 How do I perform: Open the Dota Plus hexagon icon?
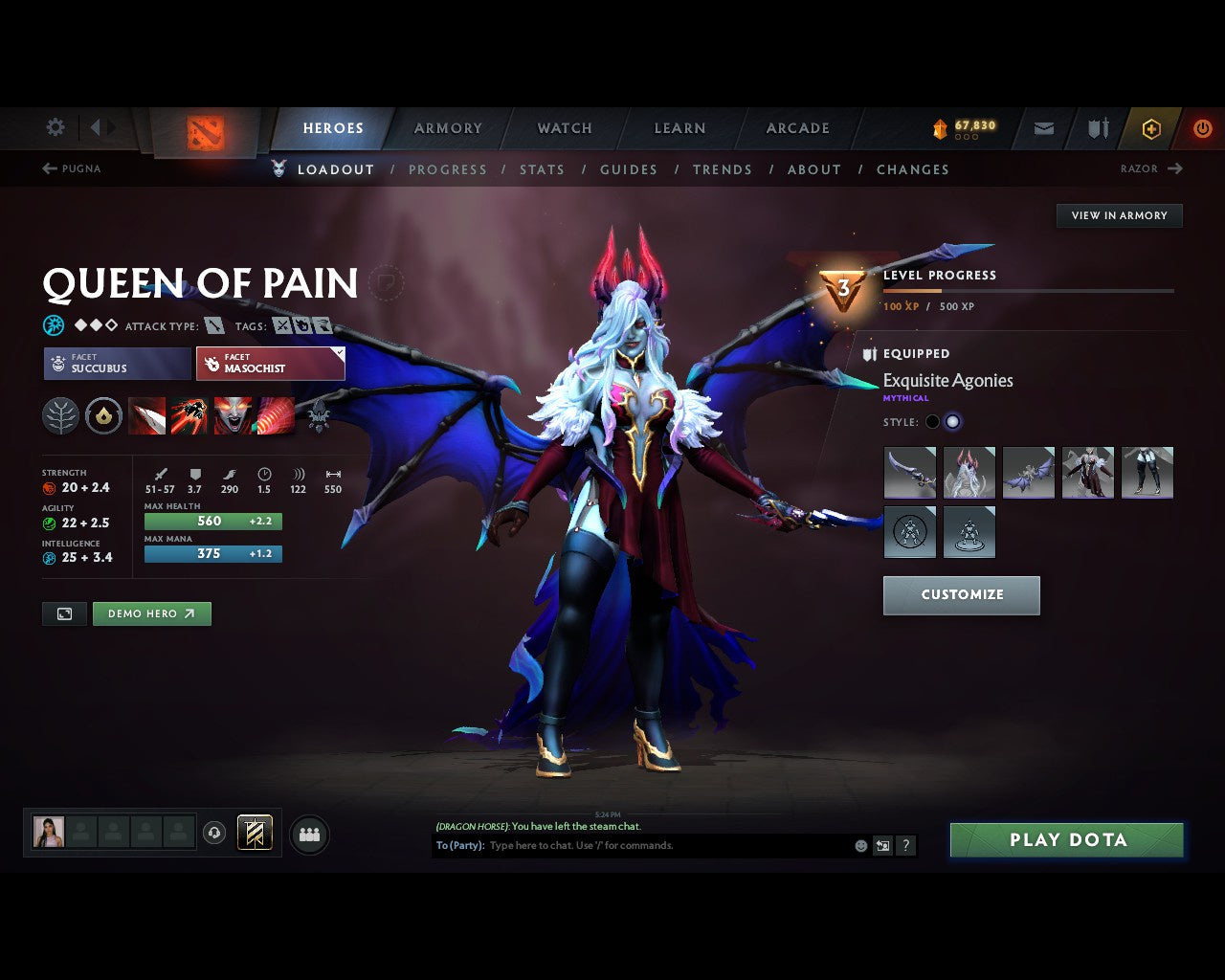[x=1151, y=128]
